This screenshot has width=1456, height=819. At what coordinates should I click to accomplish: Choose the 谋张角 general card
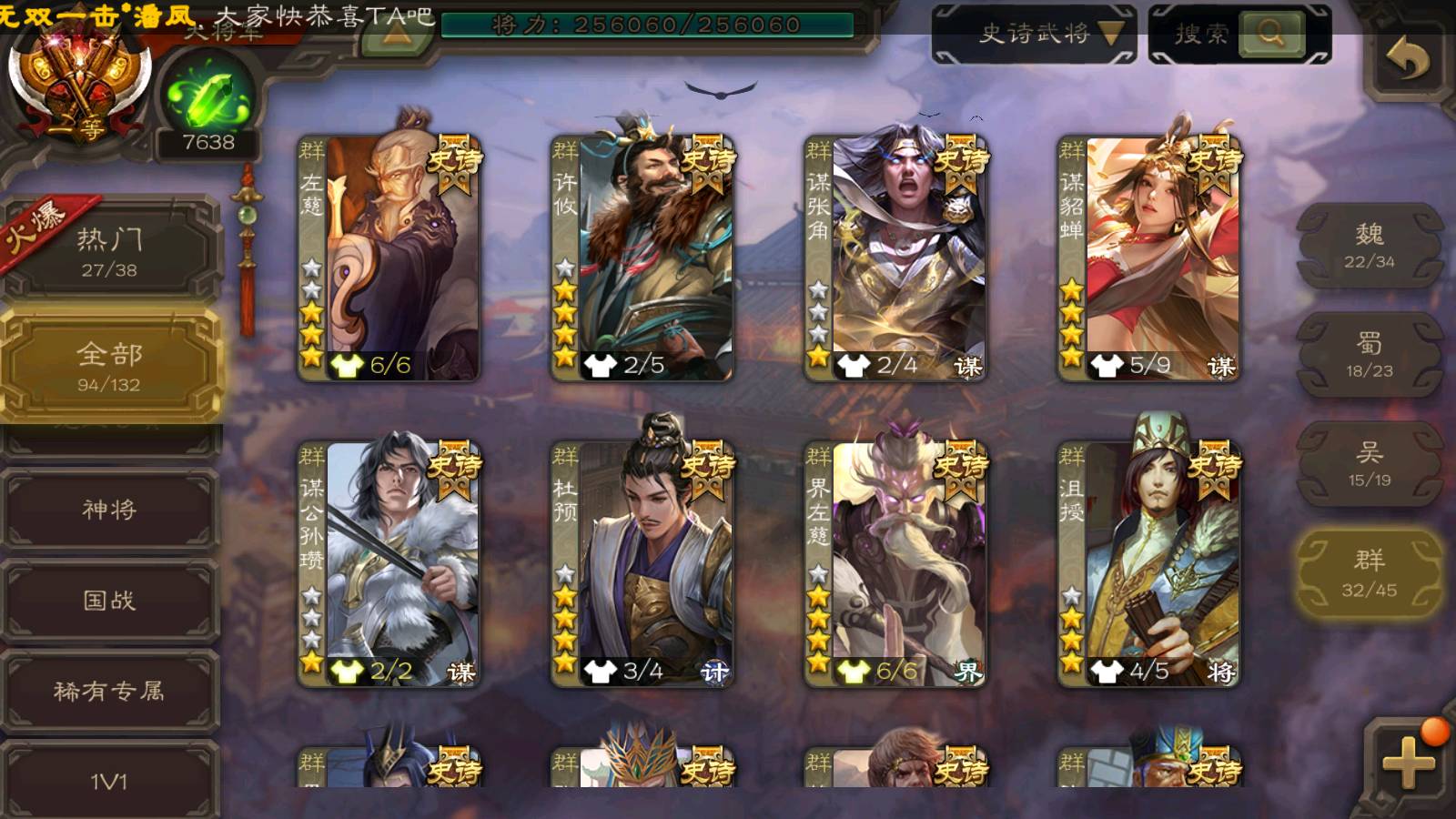tap(895, 258)
